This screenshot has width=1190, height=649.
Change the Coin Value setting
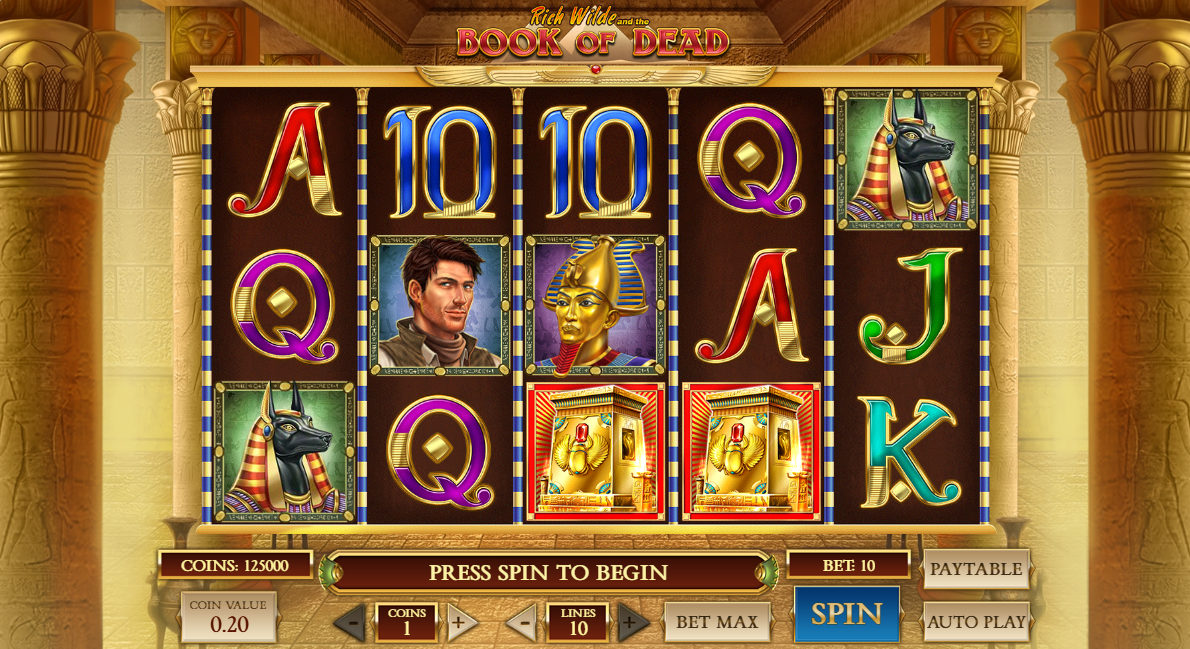[228, 616]
